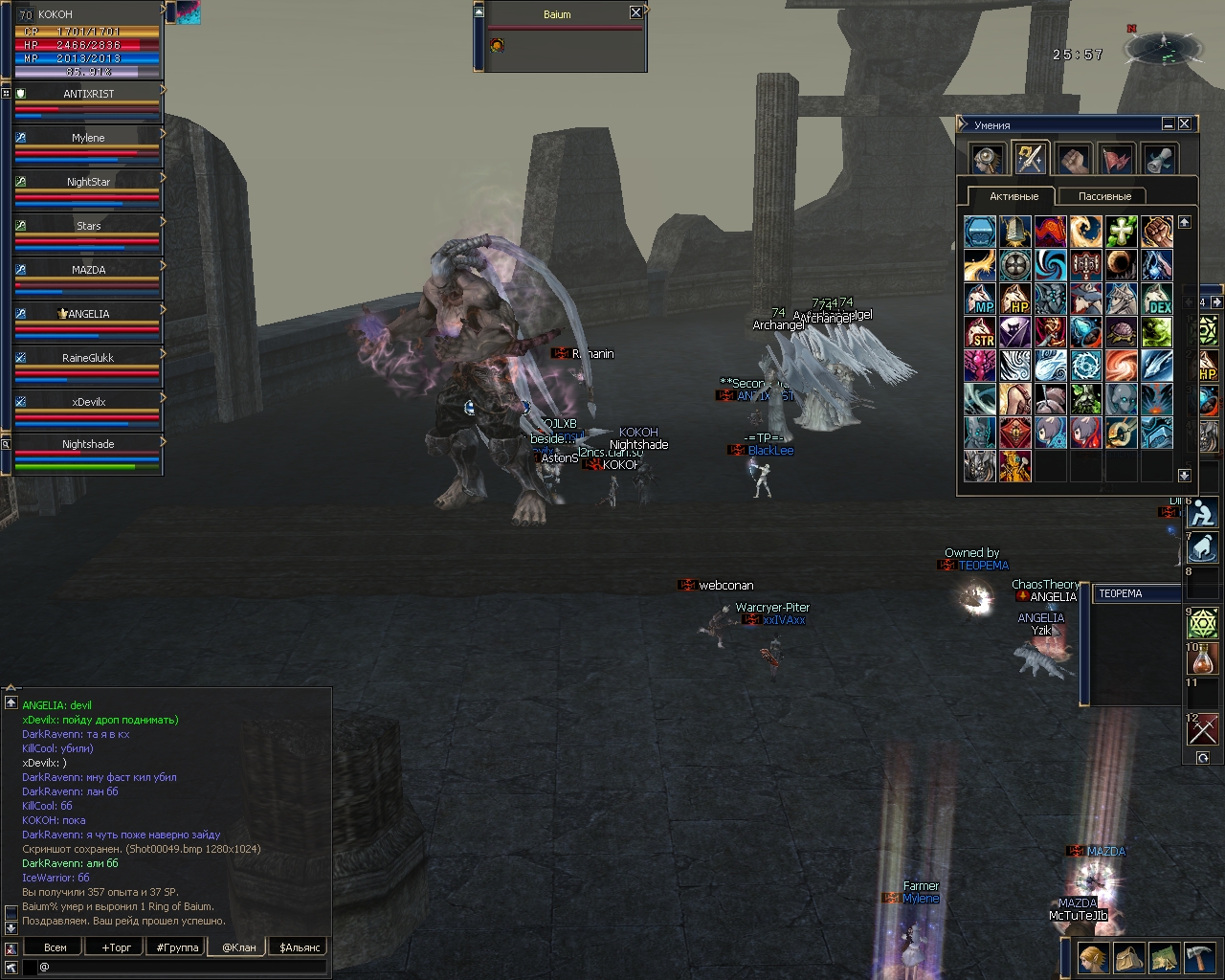The image size is (1225, 980).
Task: Switch chat to the Всем tab
Action: tap(56, 947)
